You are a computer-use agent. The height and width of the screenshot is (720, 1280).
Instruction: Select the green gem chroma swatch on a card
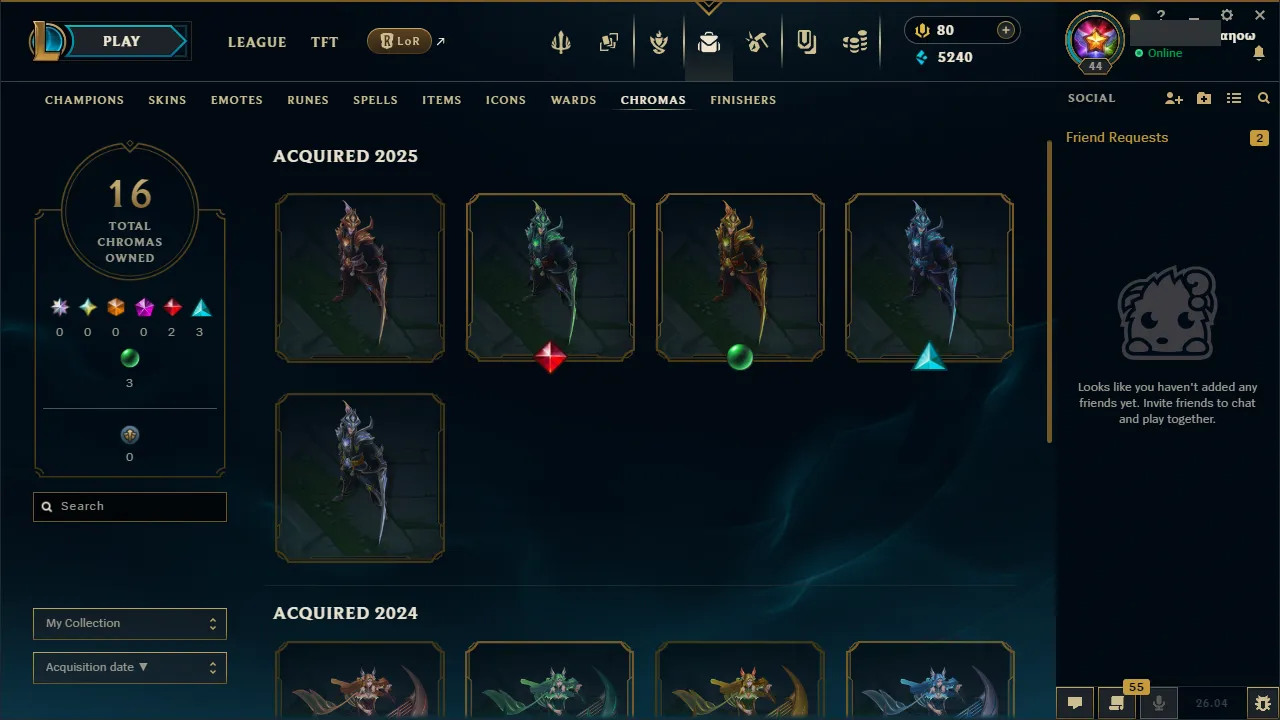click(x=740, y=358)
